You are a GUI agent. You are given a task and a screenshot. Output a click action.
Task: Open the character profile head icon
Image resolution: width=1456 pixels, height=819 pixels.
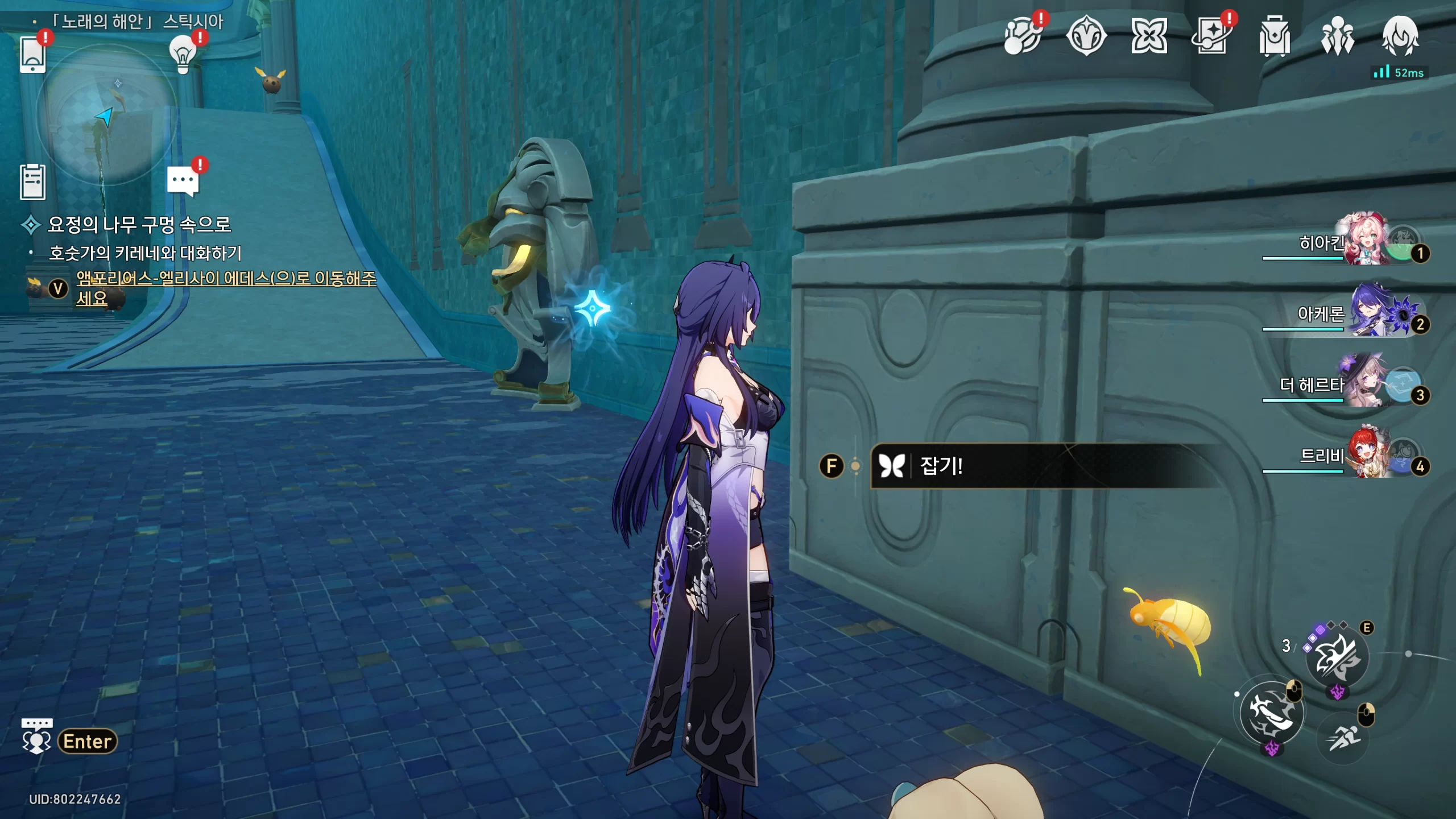[x=1400, y=36]
